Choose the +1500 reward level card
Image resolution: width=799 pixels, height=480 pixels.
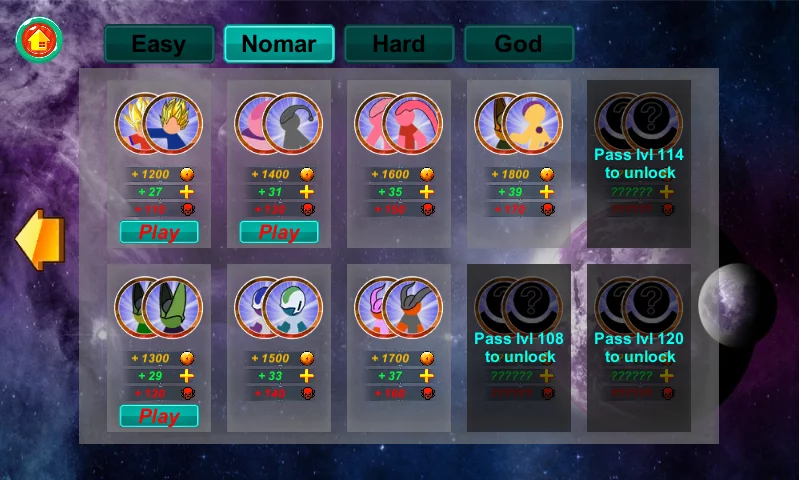pyautogui.click(x=279, y=348)
